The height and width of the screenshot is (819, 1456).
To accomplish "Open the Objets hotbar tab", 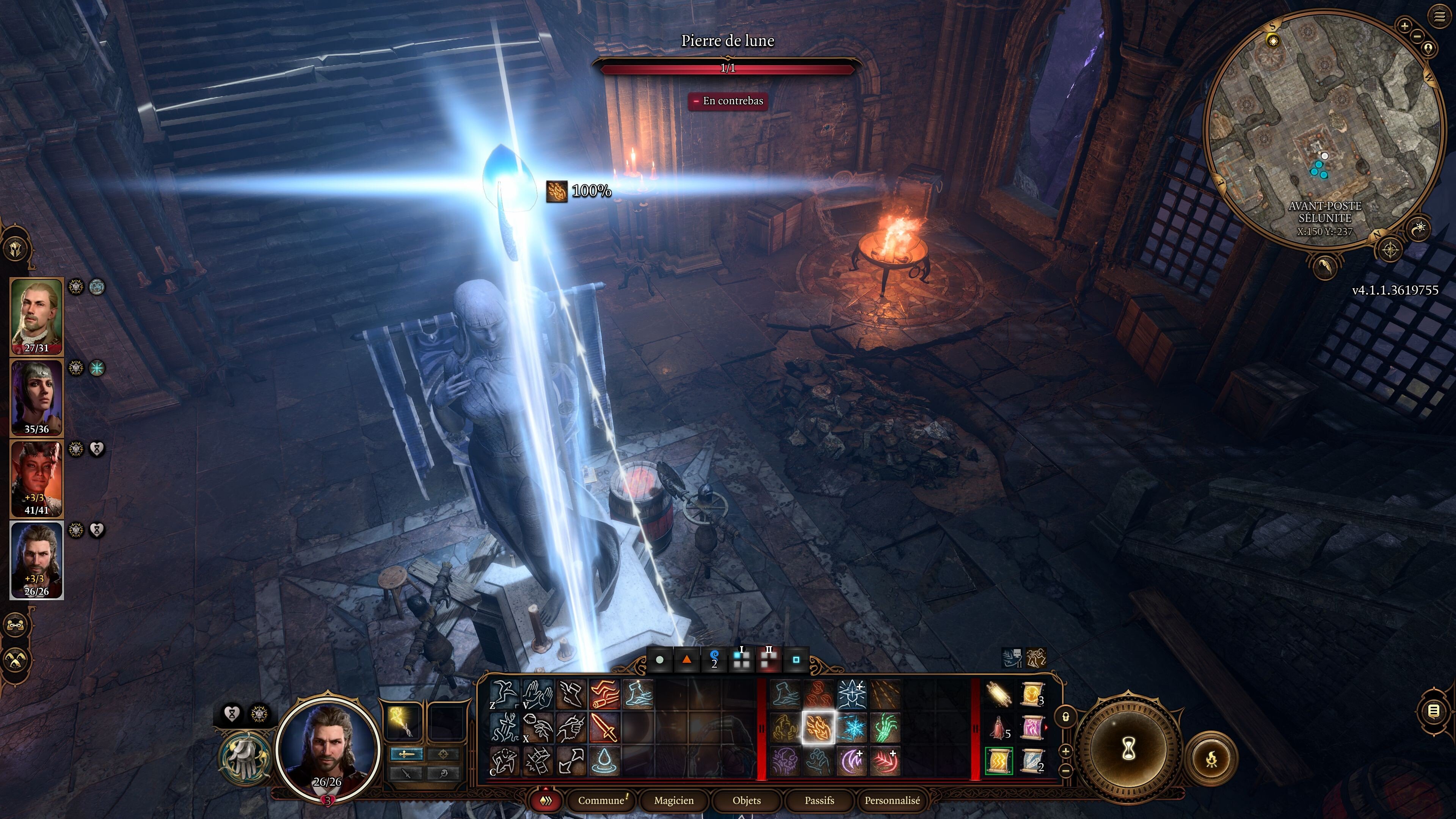I will [x=746, y=800].
